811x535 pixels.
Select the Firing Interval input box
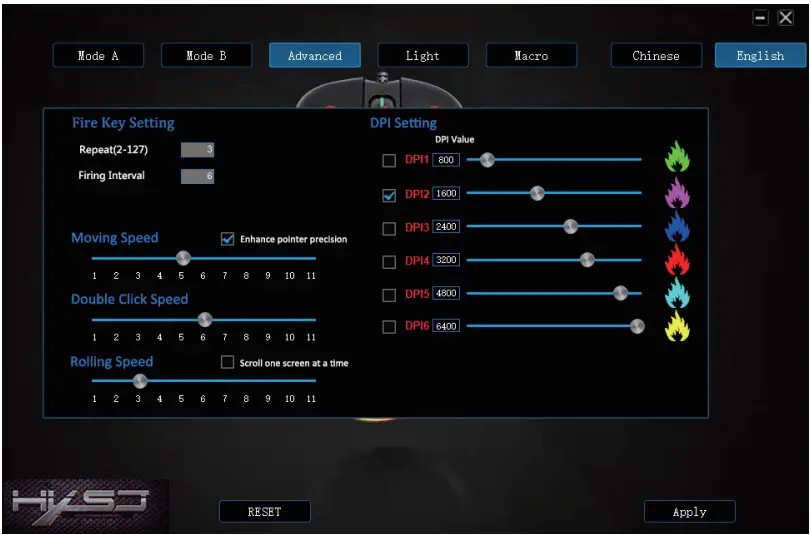tap(198, 176)
